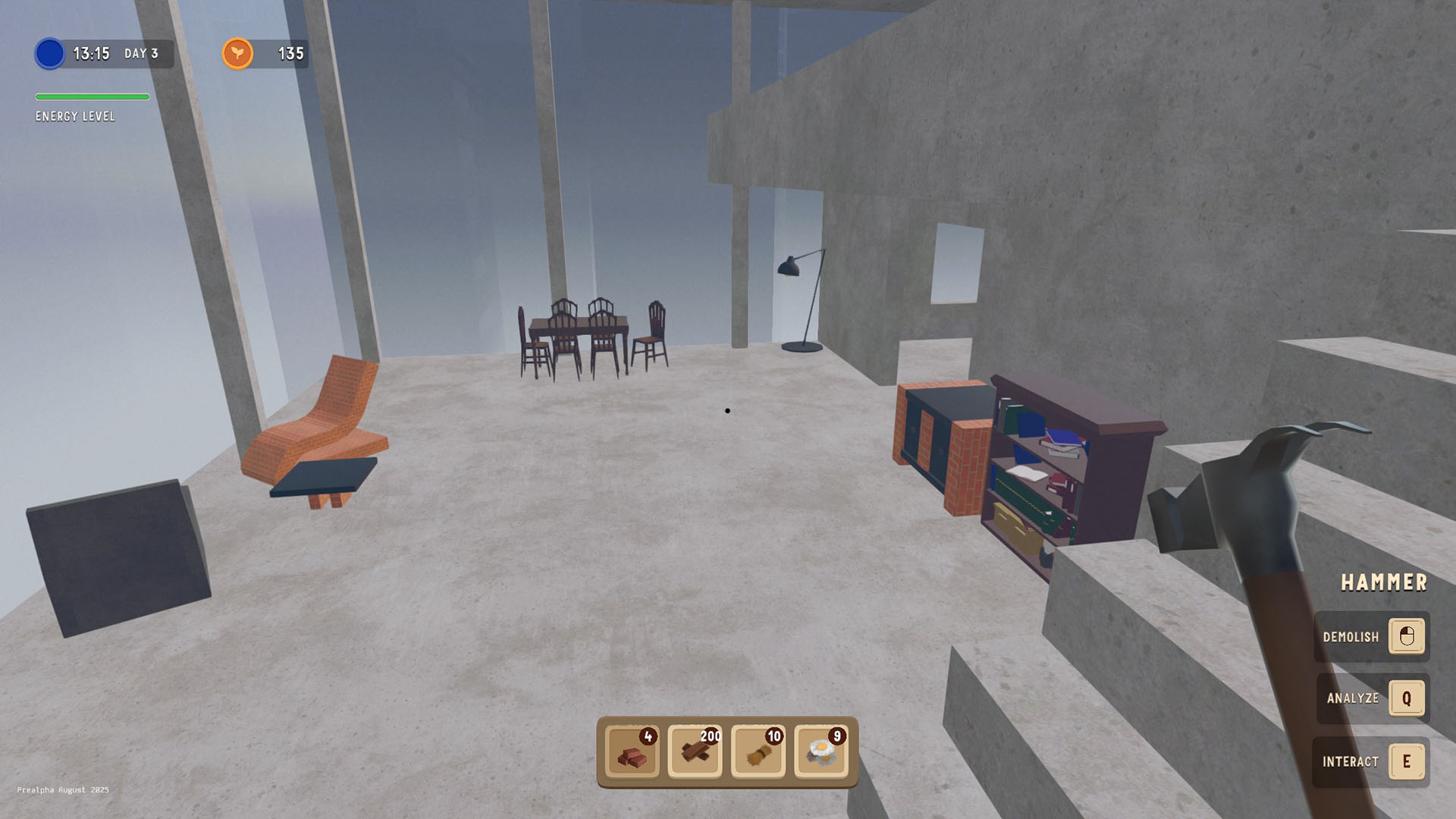Open the DAY 3 indicator
The image size is (1456, 819).
coord(141,54)
